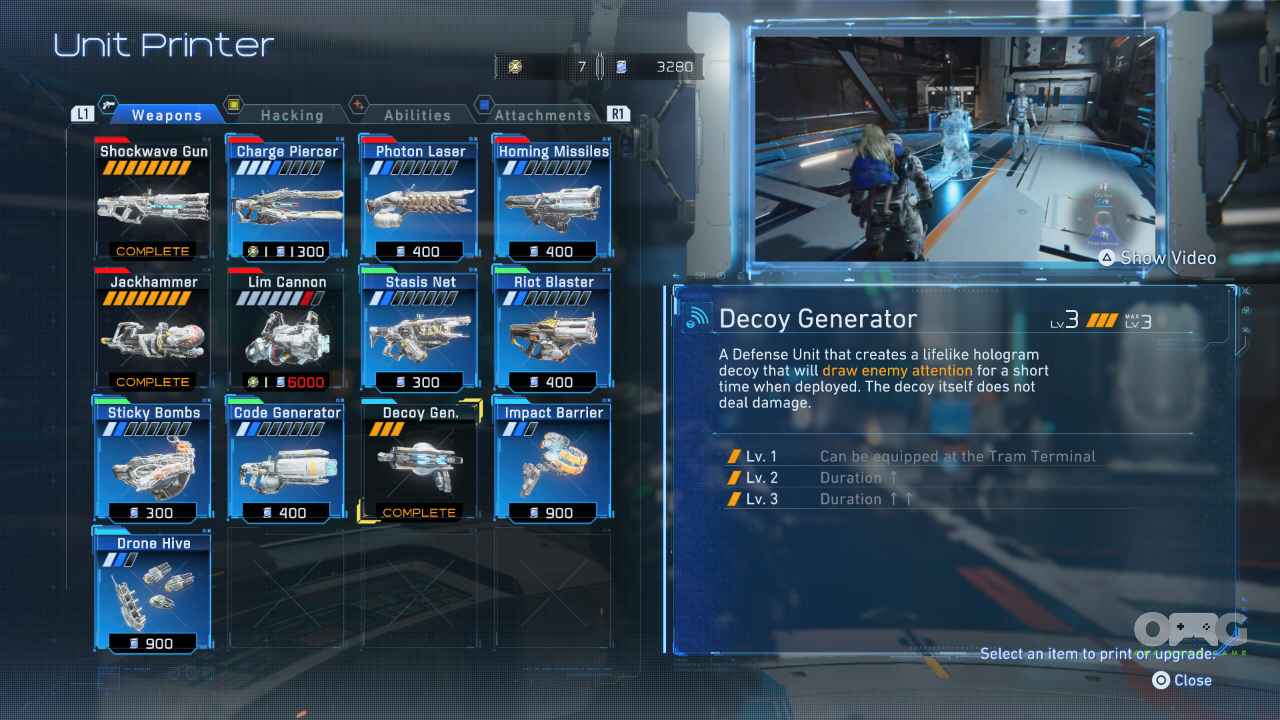Switch to the Weapons tab
Screen dimensions: 1280x720
click(166, 115)
